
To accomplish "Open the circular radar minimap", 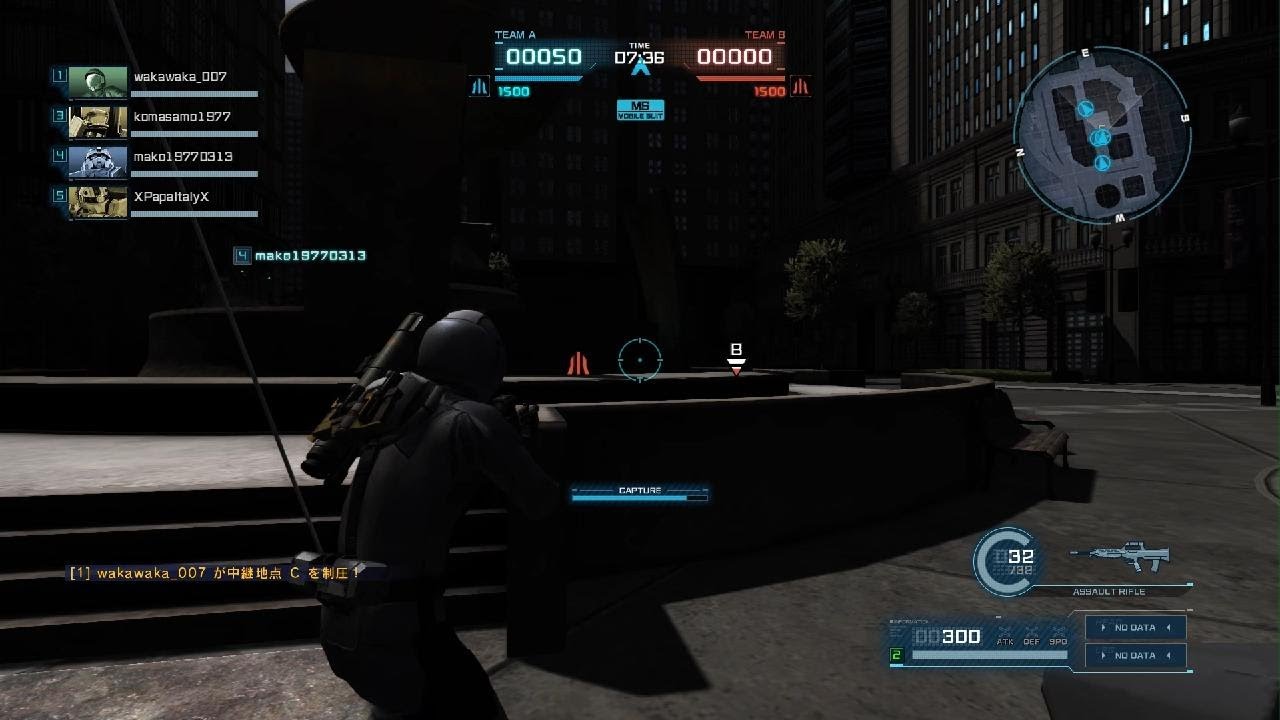I will coord(1101,135).
